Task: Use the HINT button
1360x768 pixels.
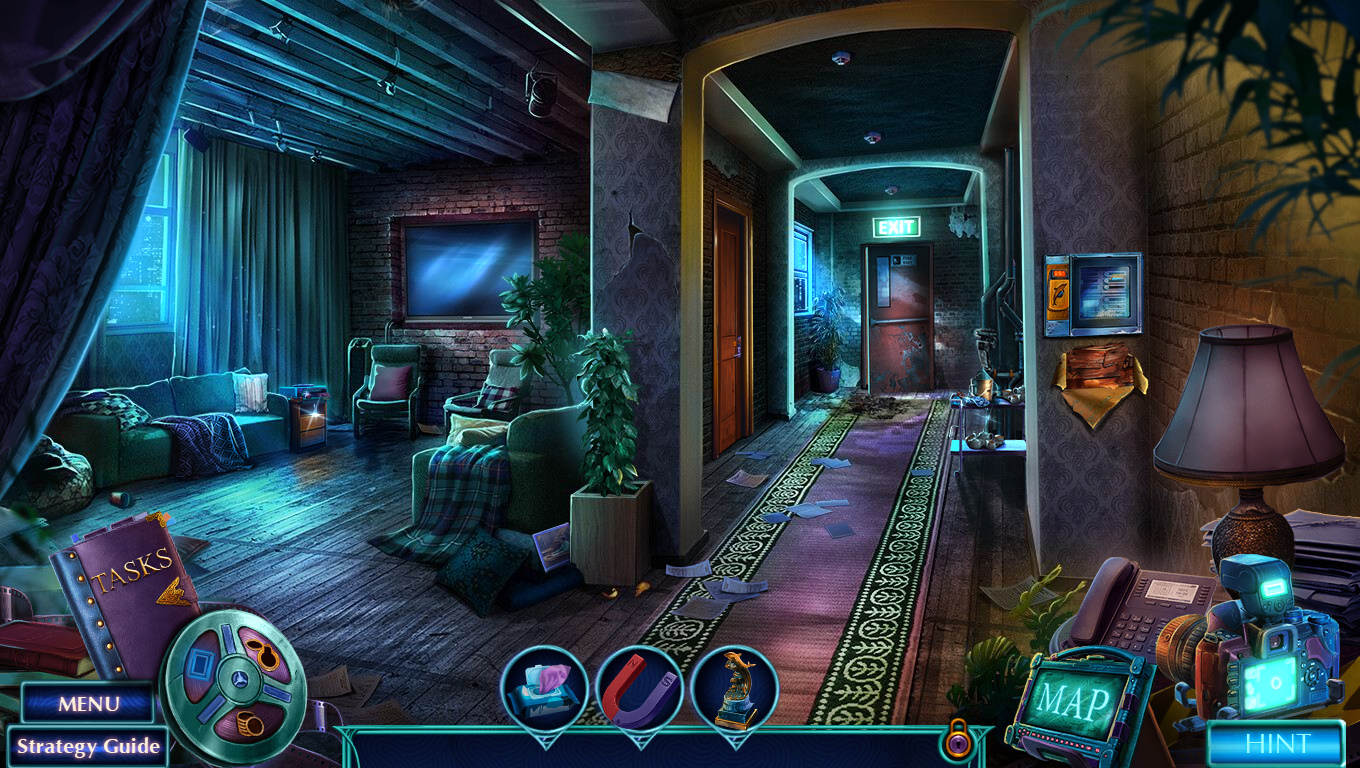Action: 1276,744
